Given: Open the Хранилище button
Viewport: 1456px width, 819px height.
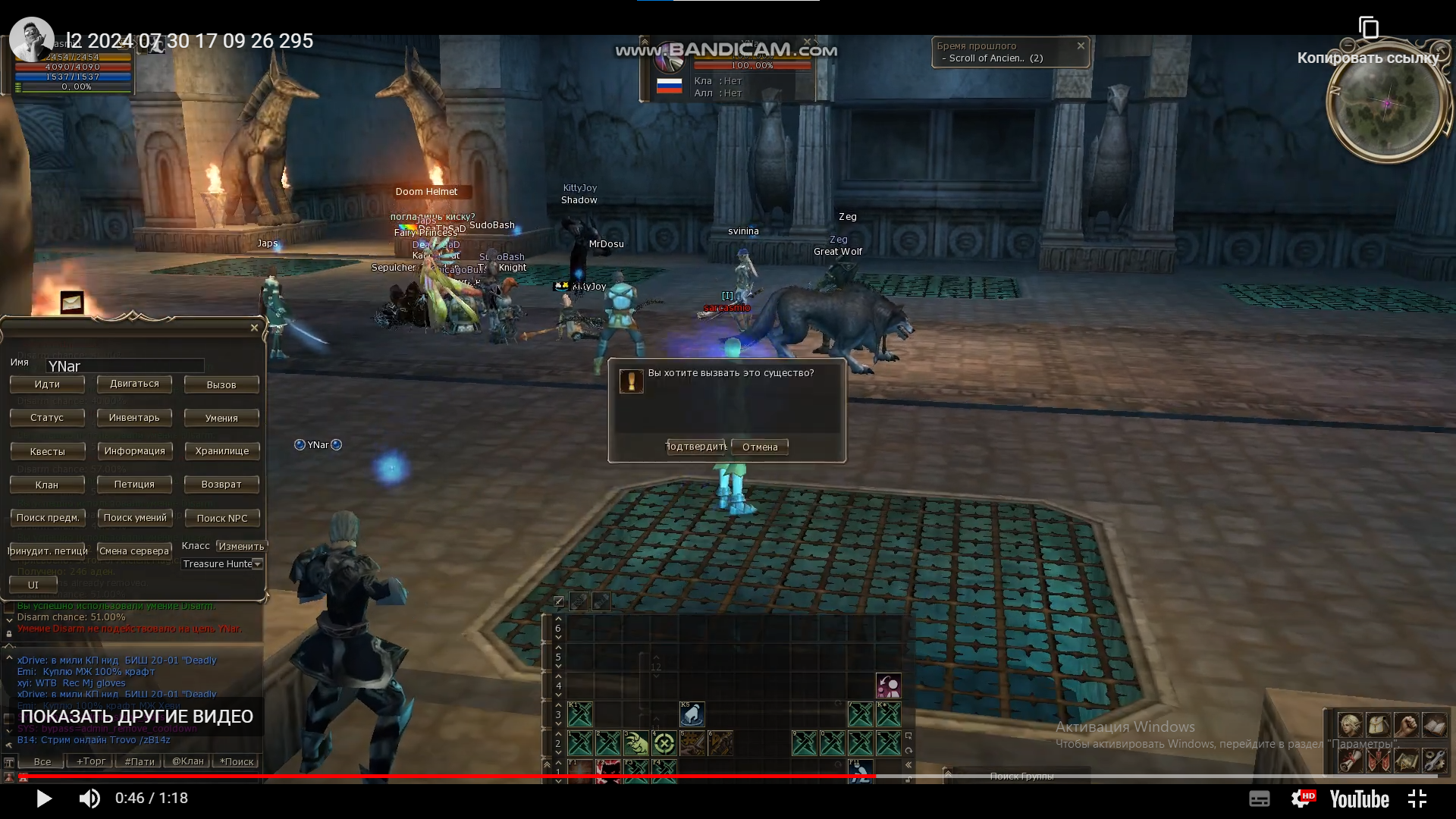Looking at the screenshot, I should click(221, 451).
